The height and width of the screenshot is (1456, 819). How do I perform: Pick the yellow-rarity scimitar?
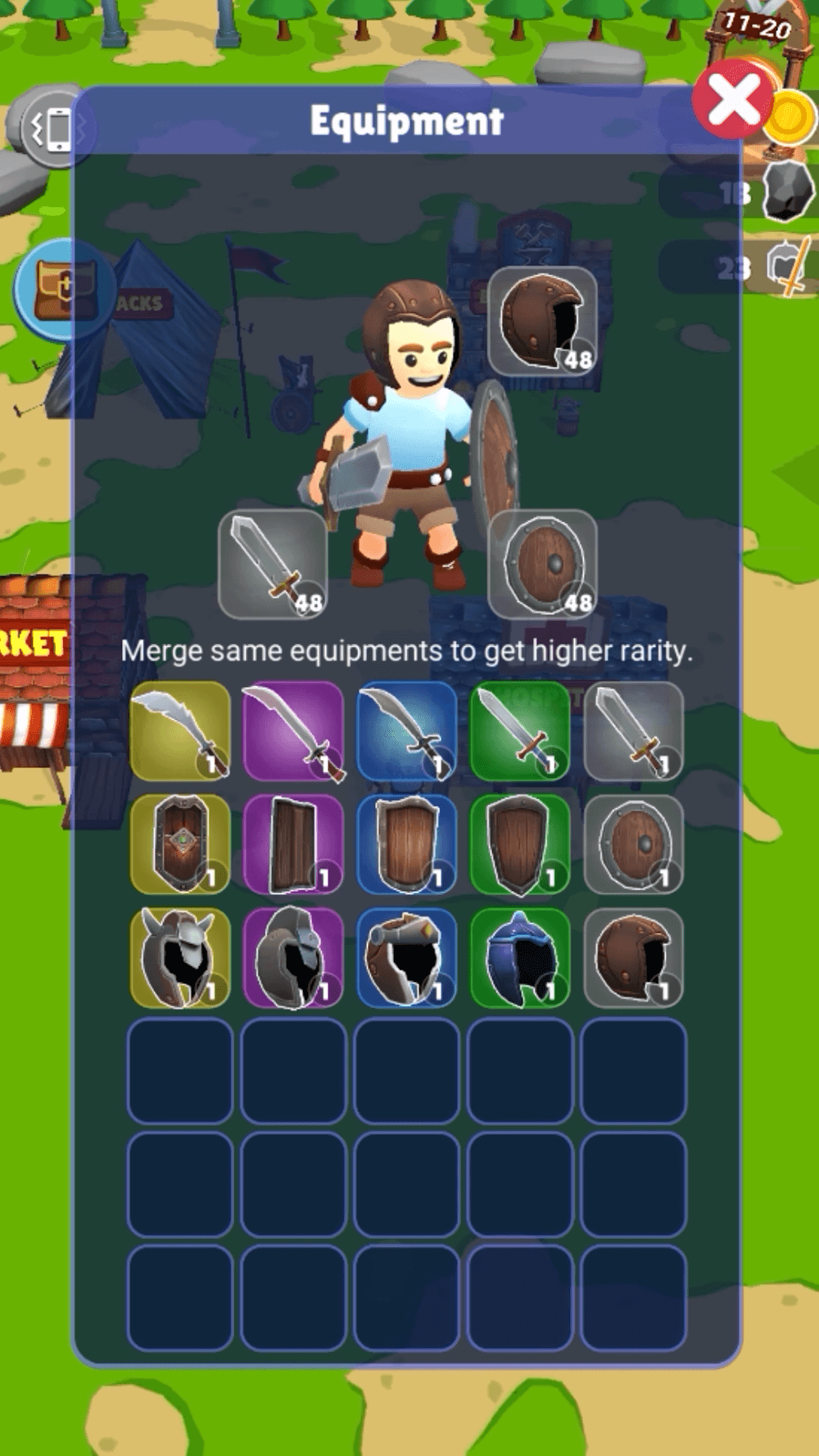click(x=180, y=730)
